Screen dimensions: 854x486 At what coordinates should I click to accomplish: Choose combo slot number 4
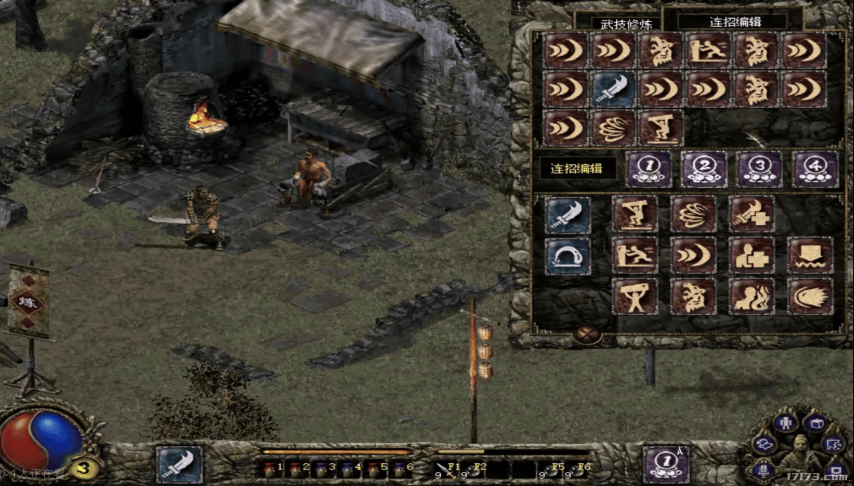[x=814, y=168]
